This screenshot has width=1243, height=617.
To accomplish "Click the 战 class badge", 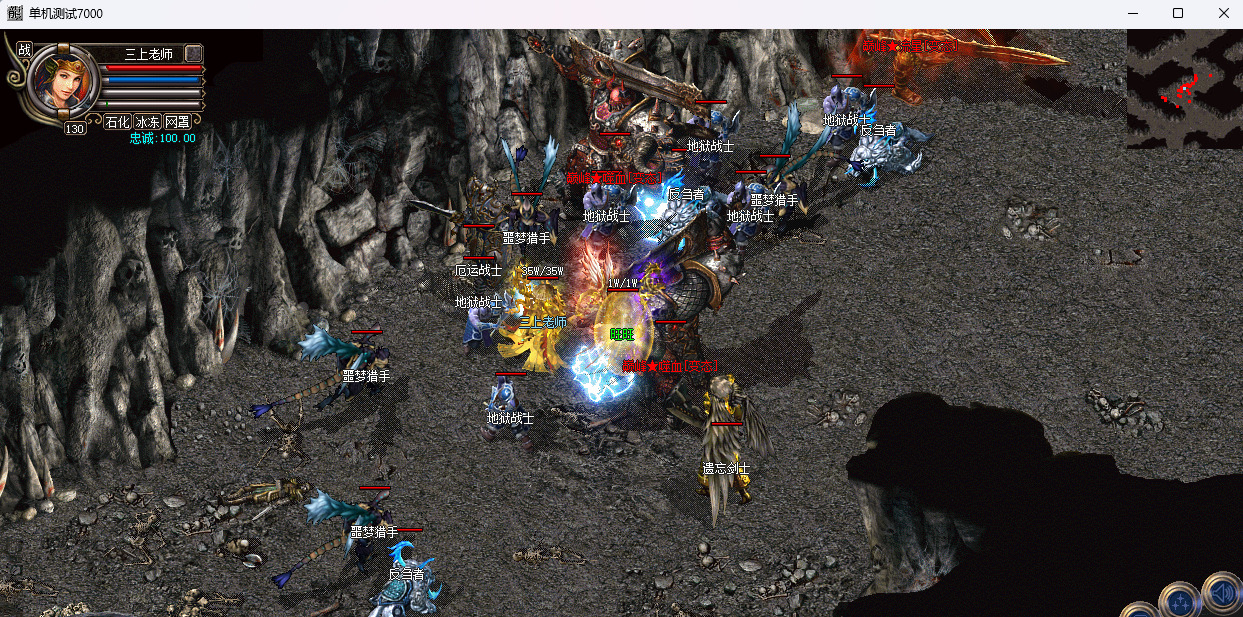I will click(x=25, y=49).
